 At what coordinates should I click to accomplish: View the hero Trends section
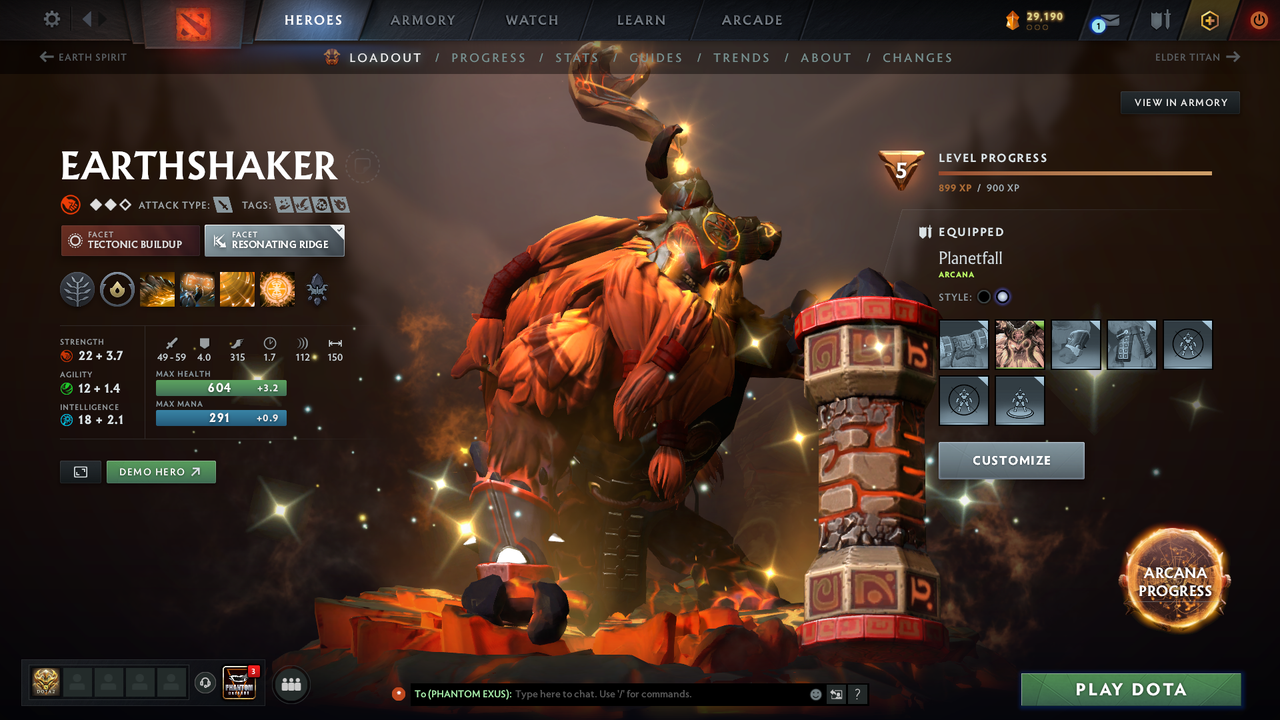point(741,58)
